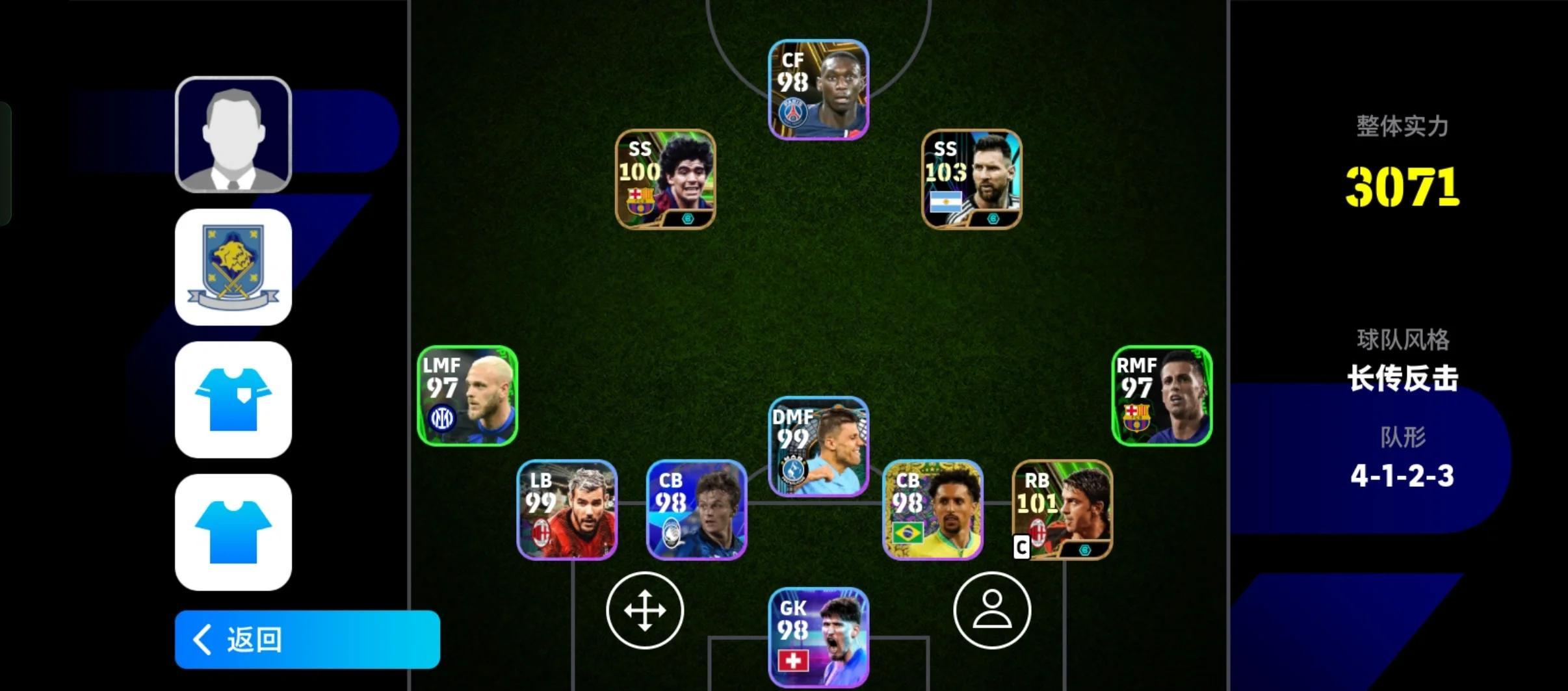Choose the LB 99 Milan player card
Screen dimensions: 1568x691
tap(566, 510)
